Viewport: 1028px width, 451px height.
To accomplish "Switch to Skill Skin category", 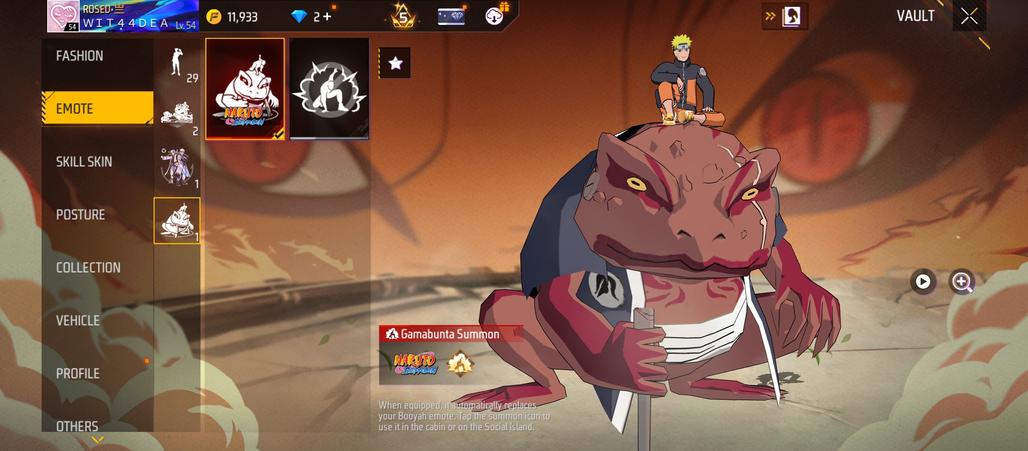I will (x=84, y=162).
